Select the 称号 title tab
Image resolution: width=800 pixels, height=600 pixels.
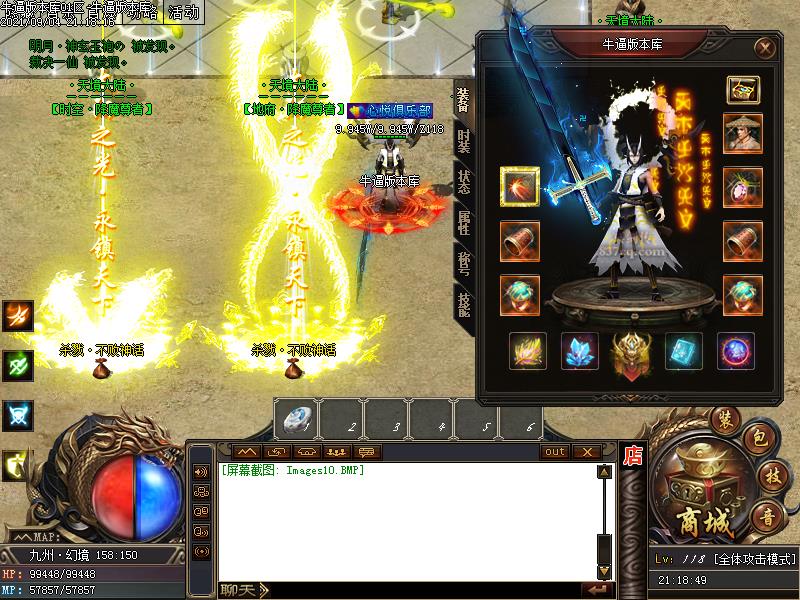click(463, 265)
